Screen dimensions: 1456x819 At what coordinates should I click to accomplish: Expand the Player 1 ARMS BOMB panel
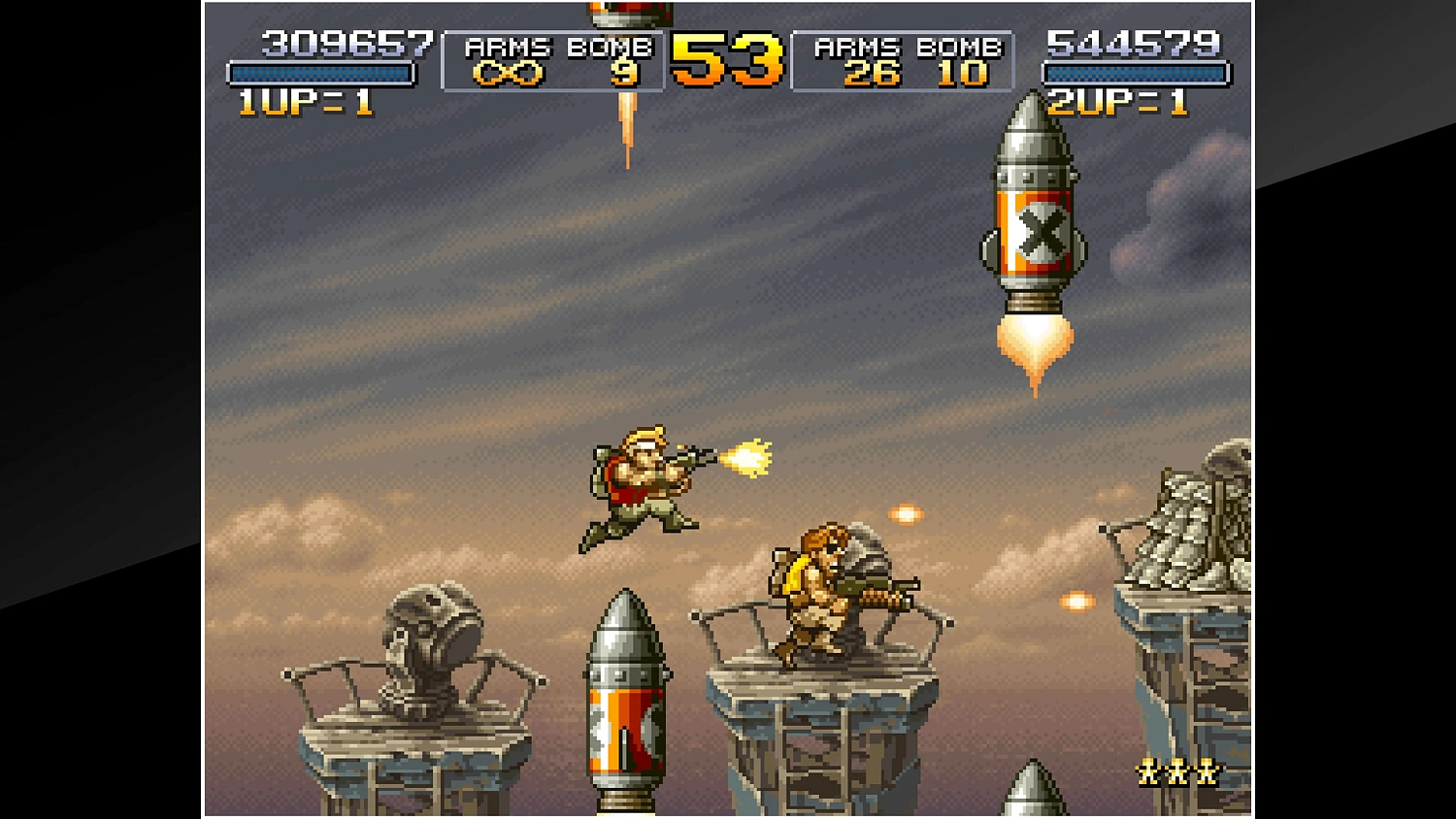[x=554, y=60]
